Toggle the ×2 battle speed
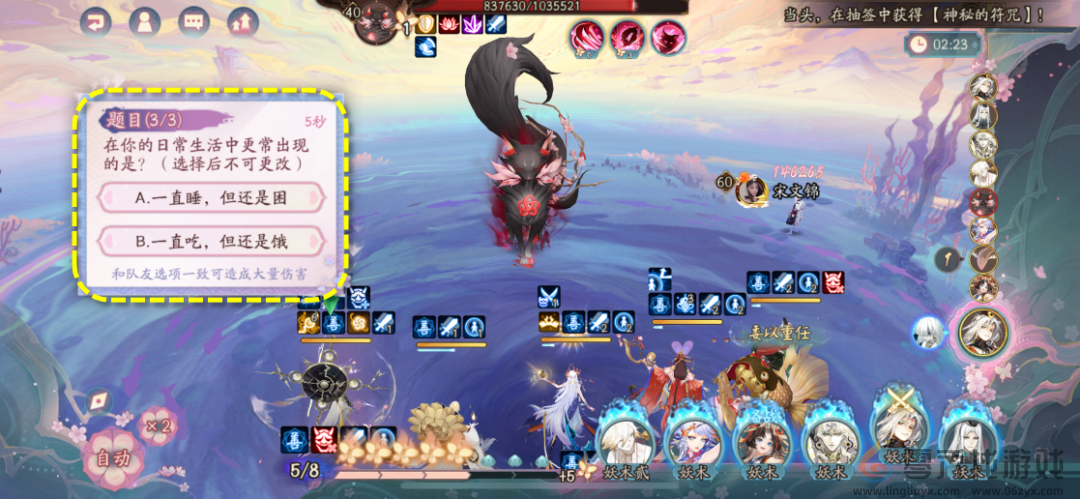This screenshot has height=499, width=1080. click(x=156, y=425)
